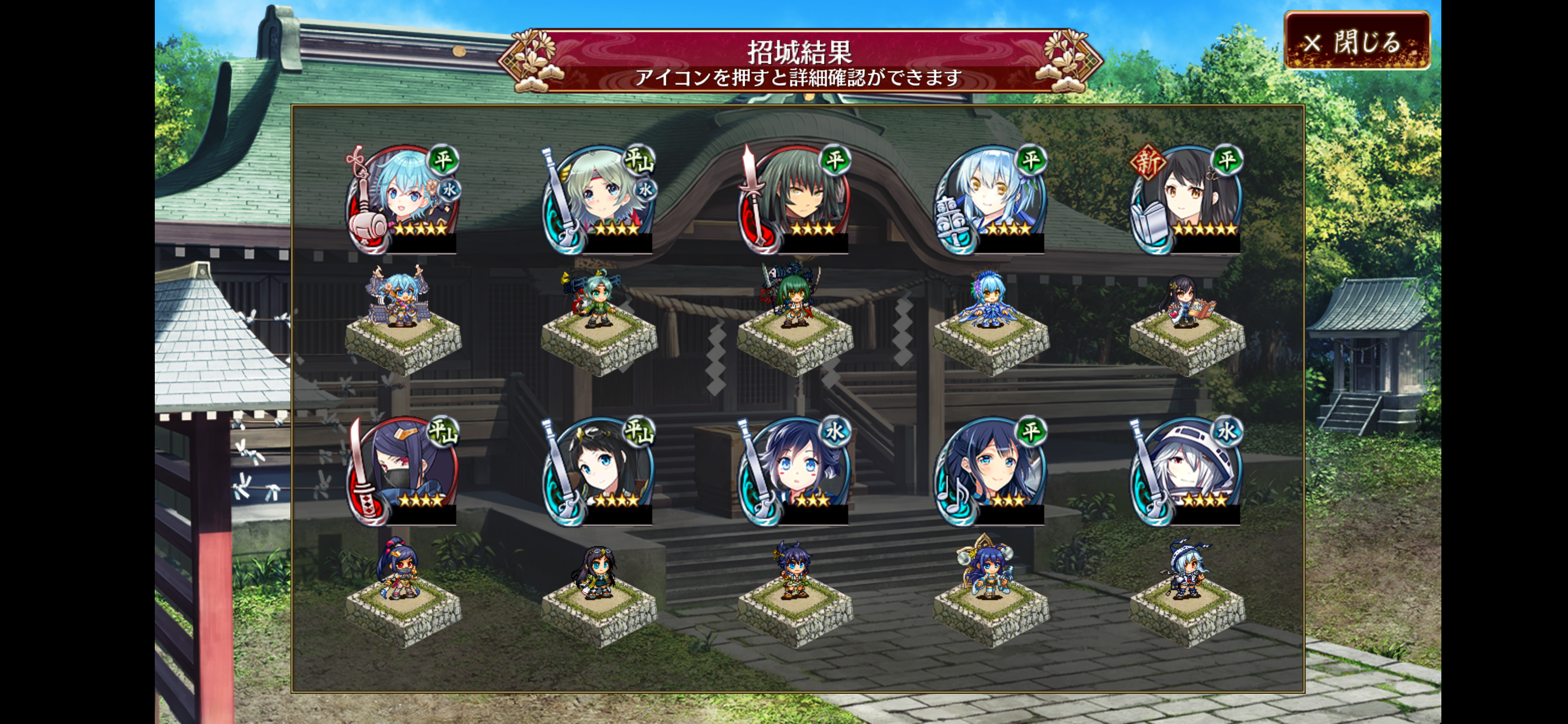
Task: Open the blue-haired hammer girl's portrait
Action: tap(403, 199)
